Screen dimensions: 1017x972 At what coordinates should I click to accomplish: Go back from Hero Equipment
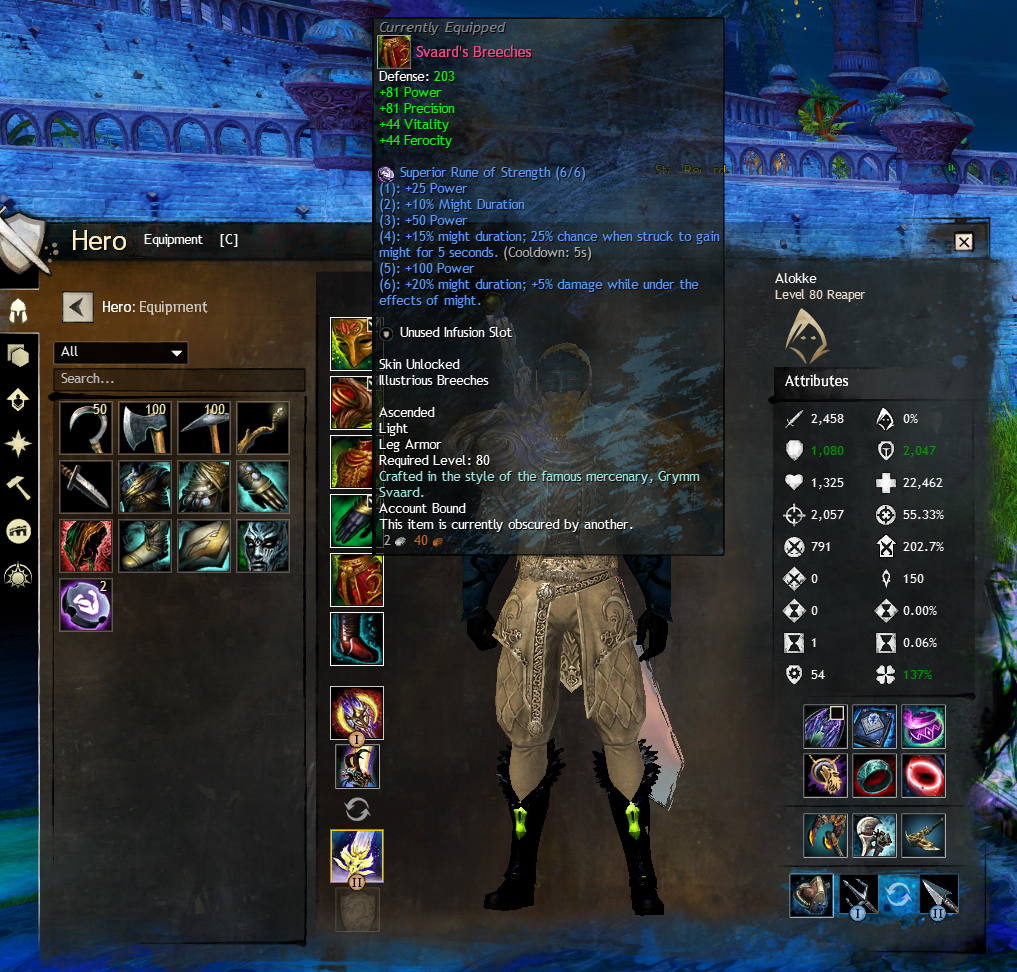[x=78, y=307]
